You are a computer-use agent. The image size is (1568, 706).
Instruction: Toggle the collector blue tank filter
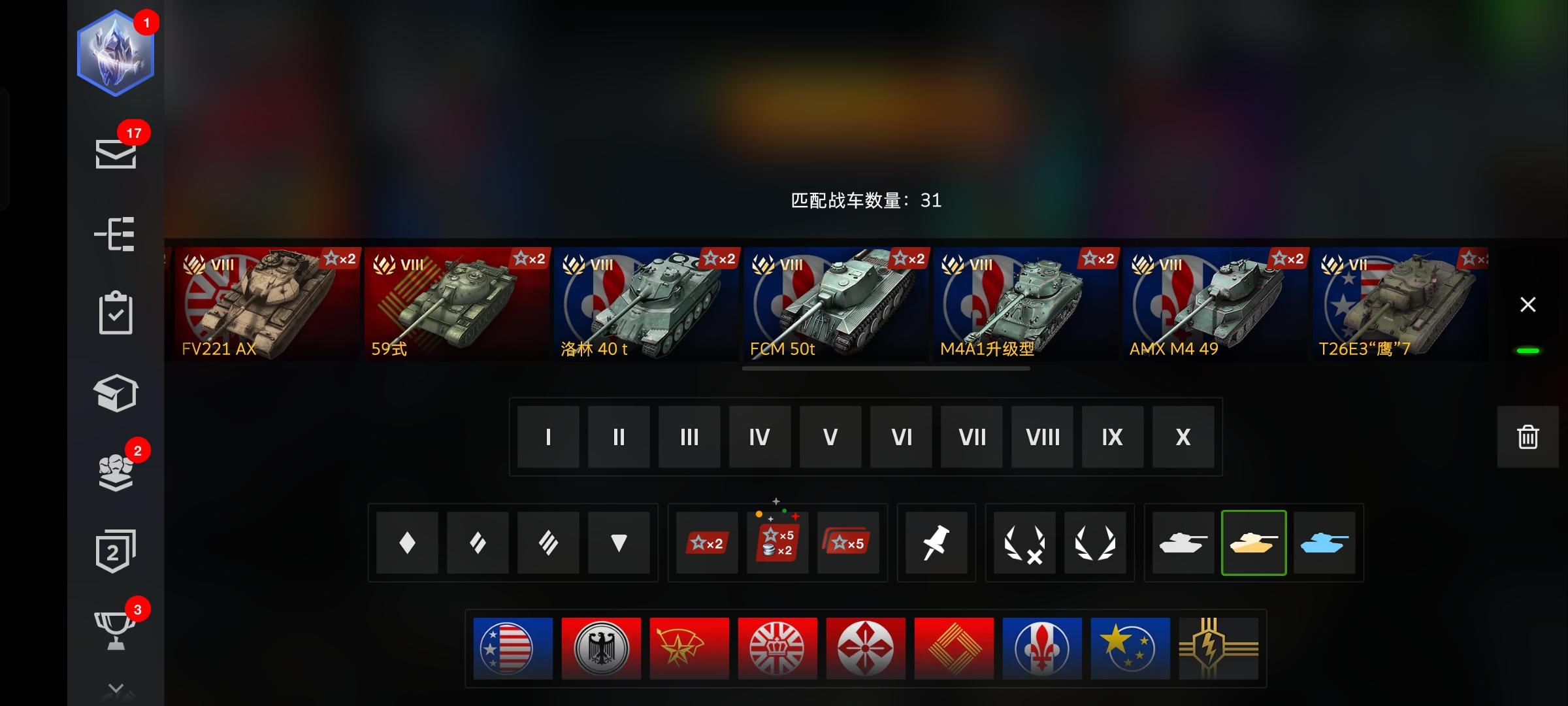coord(1325,543)
